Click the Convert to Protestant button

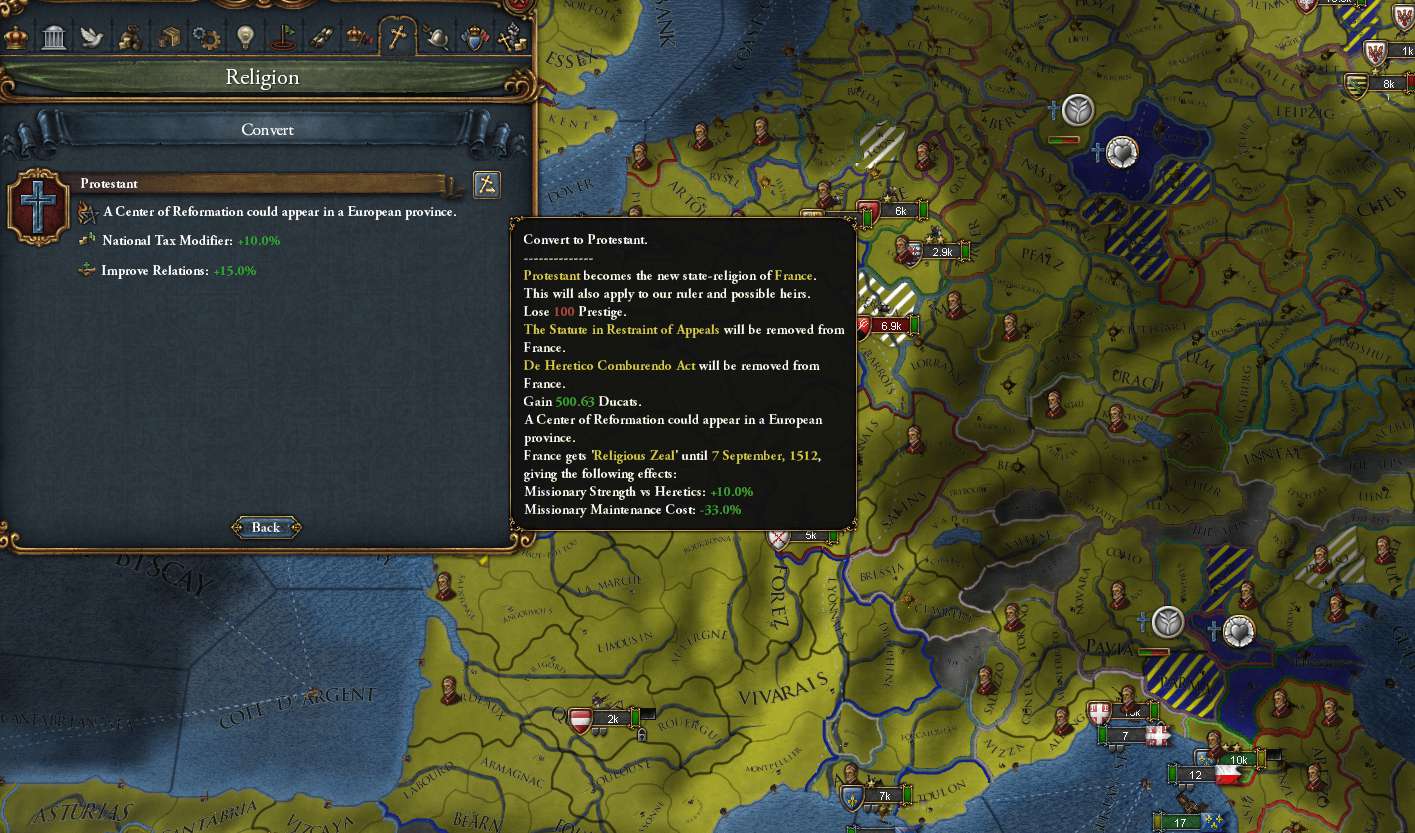tap(486, 184)
